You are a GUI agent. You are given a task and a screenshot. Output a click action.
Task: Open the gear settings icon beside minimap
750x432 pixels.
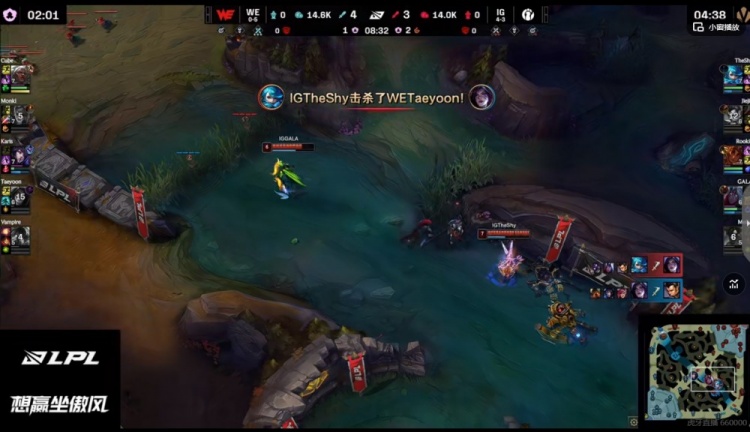click(633, 421)
